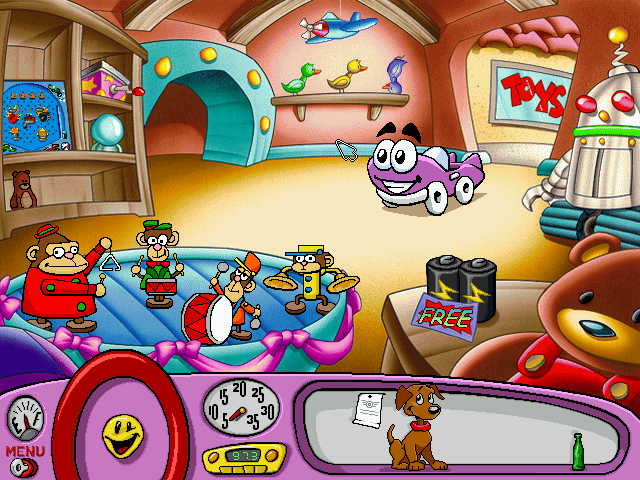Select the paper note in the inventory

(368, 408)
